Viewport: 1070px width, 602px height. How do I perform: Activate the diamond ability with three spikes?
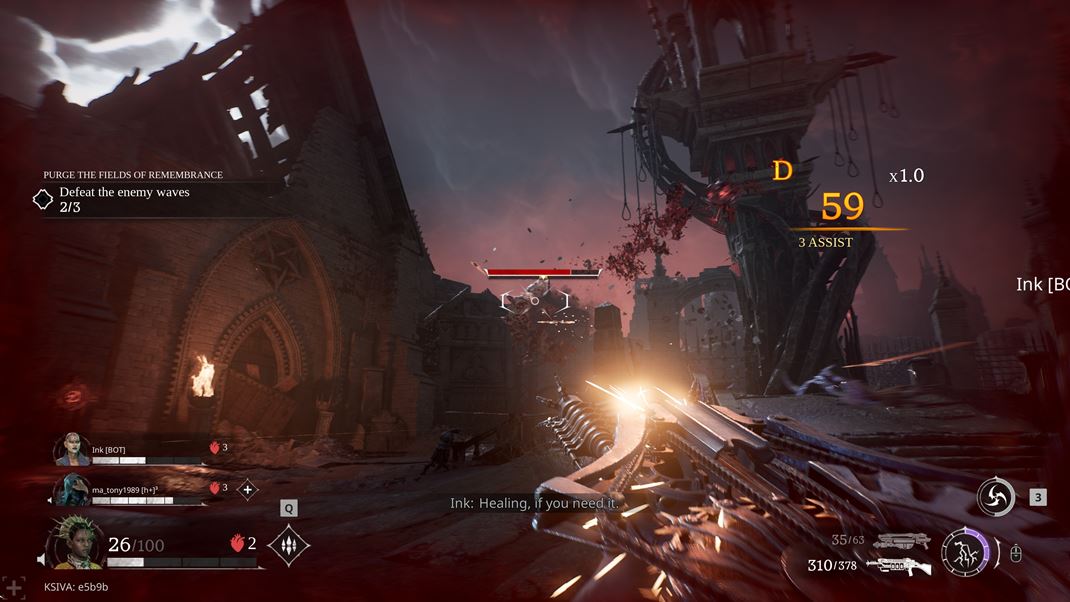coord(289,545)
